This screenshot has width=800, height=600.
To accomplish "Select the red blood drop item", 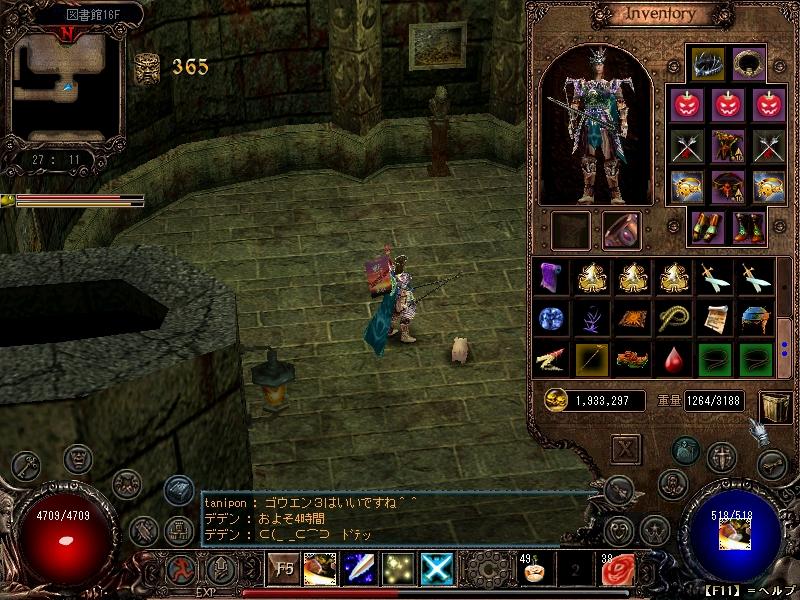I will 675,357.
